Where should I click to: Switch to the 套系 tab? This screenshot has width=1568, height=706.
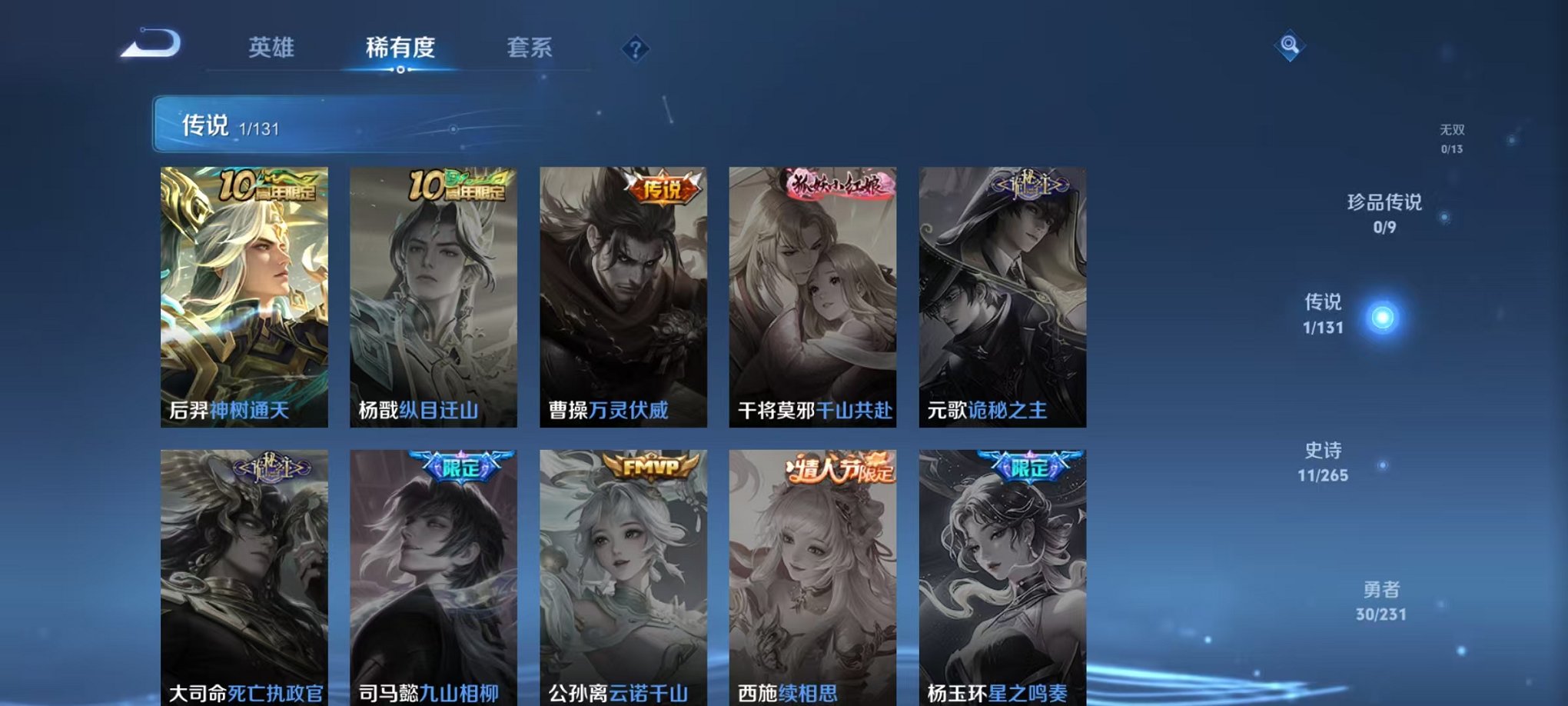click(533, 48)
